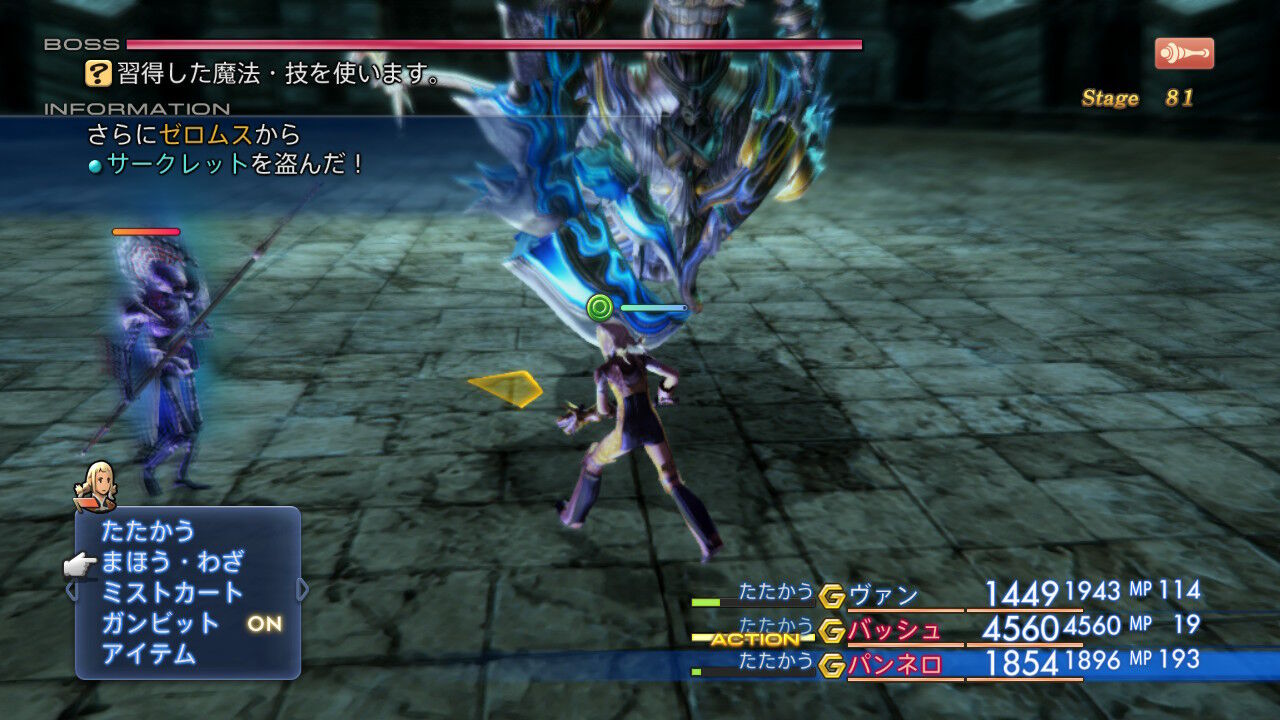Click the question mark help icon near tutorial text
Screen dimensions: 1280x720
pos(97,71)
